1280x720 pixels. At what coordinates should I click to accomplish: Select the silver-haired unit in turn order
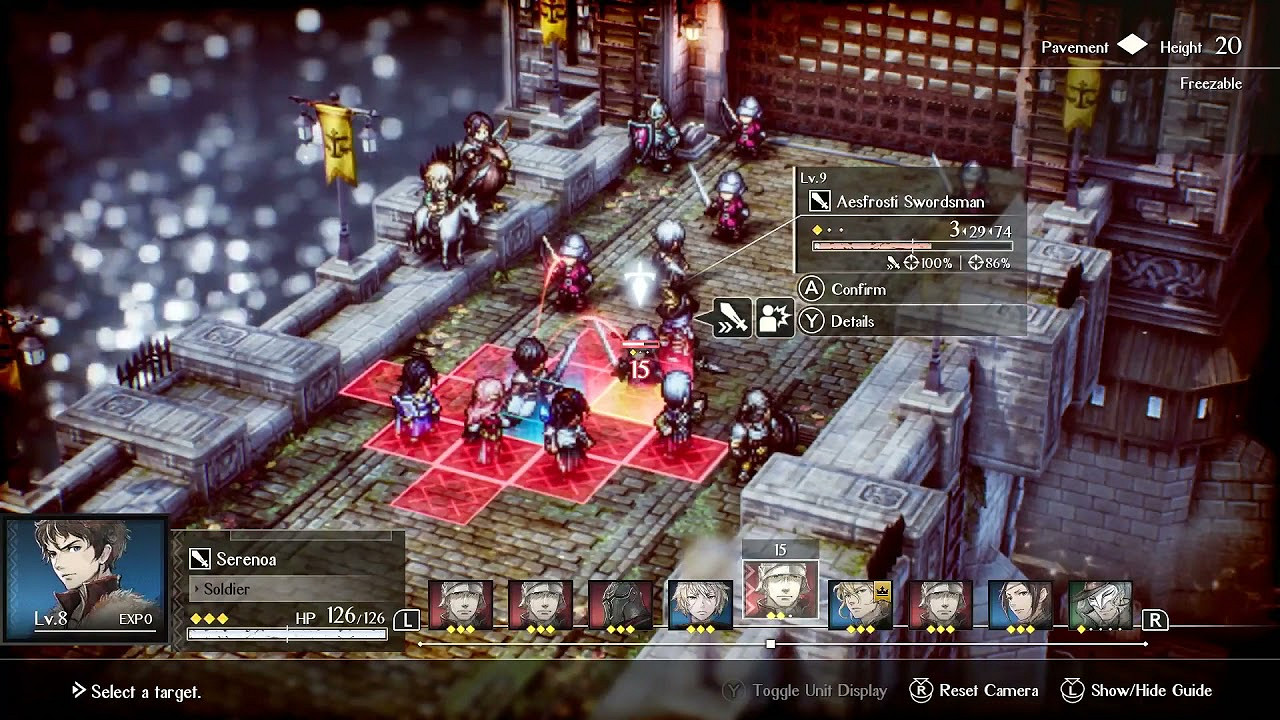click(x=700, y=605)
